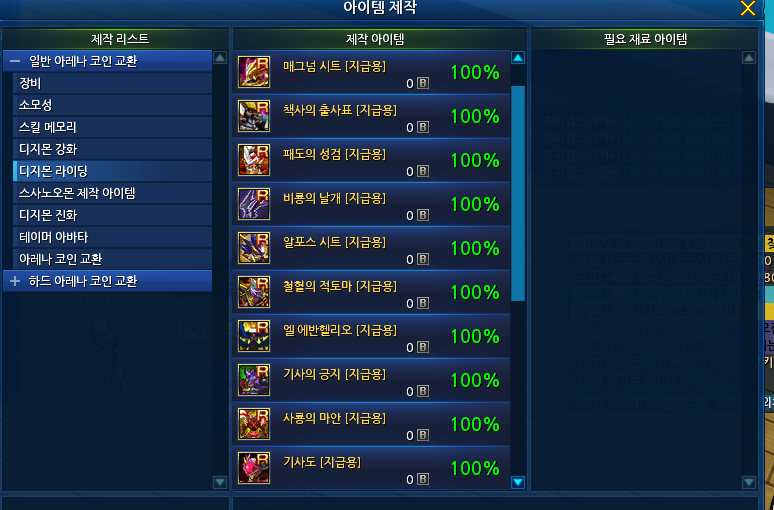The height and width of the screenshot is (510, 774).
Task: Collapse the 일반 아레나 코인 교환 category
Action: coord(15,61)
